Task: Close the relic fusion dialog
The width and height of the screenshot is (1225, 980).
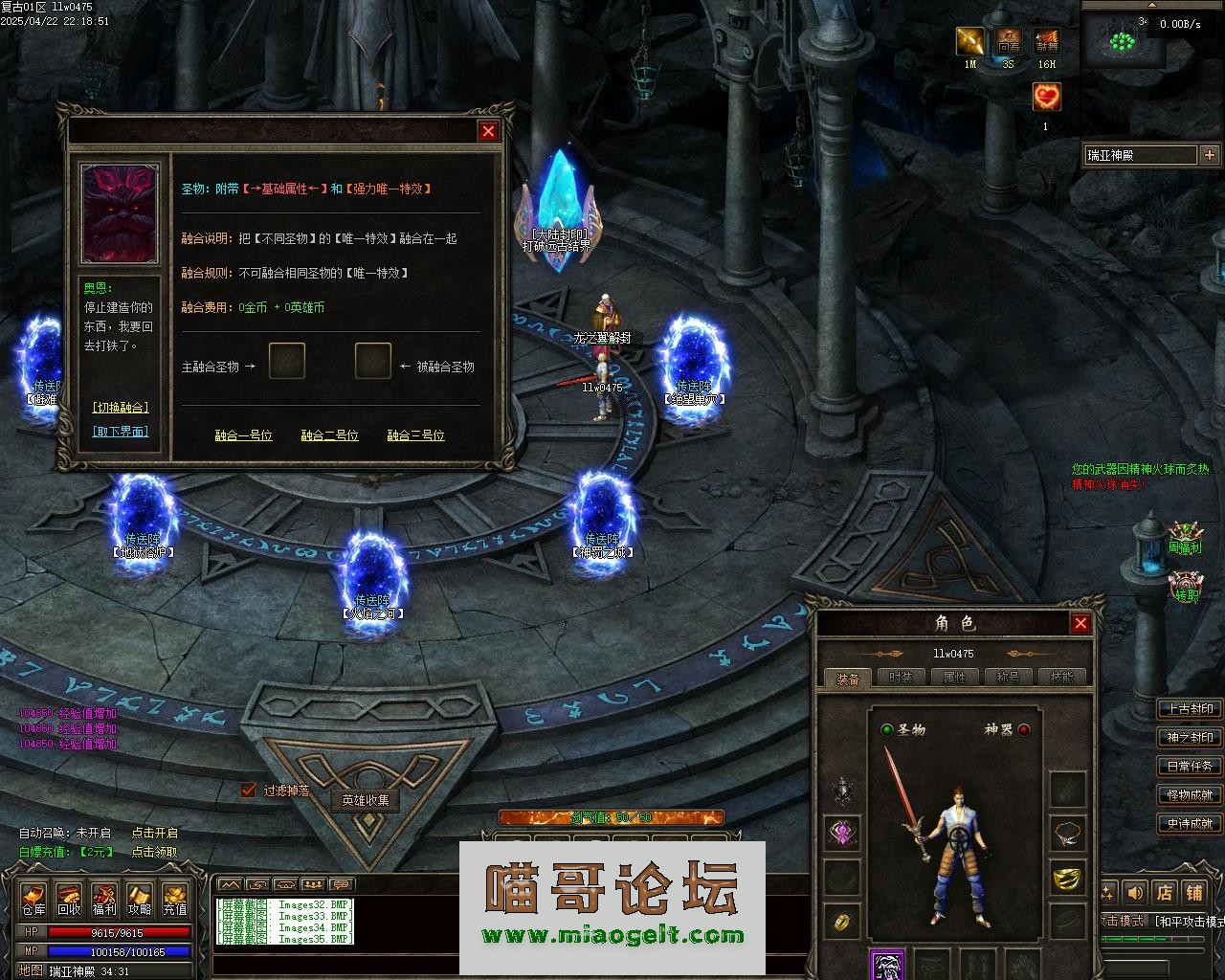Action: click(x=488, y=132)
